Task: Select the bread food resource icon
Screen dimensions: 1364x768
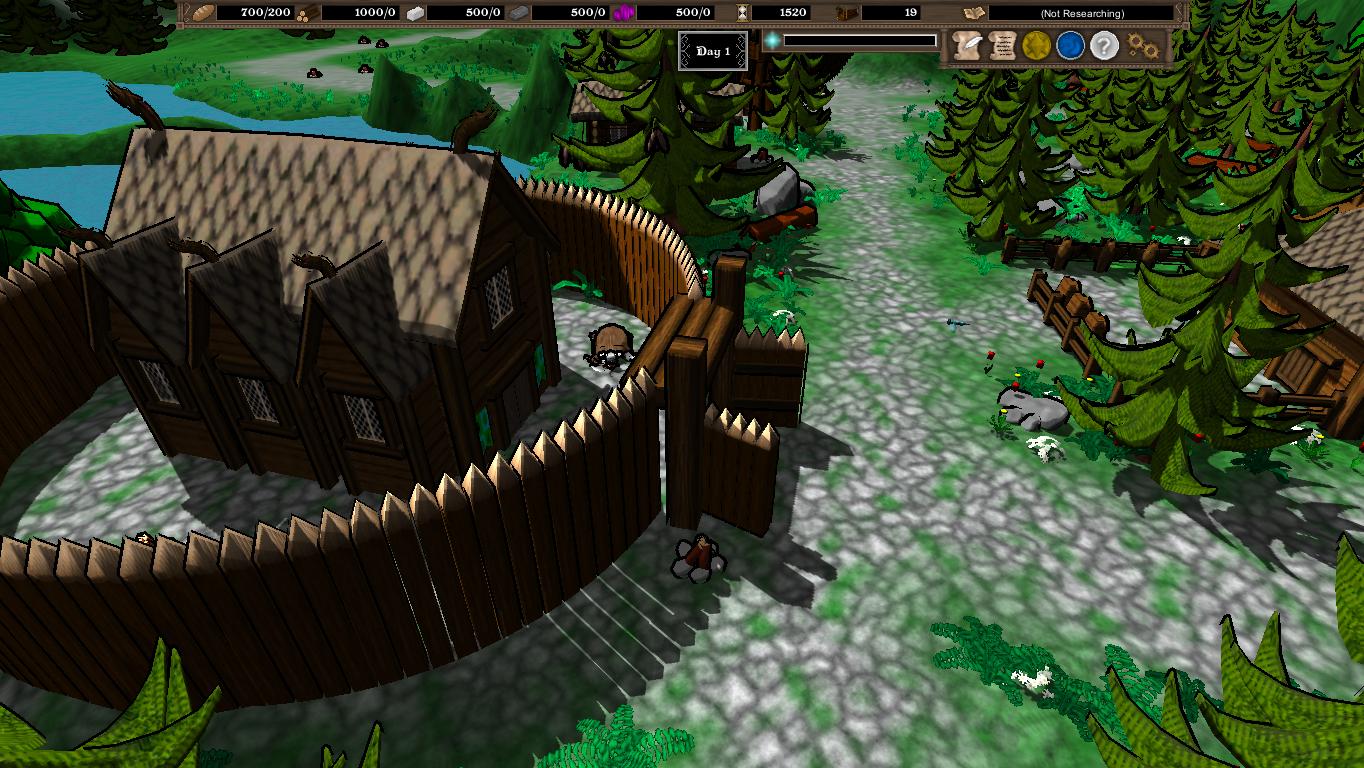Action: point(203,13)
